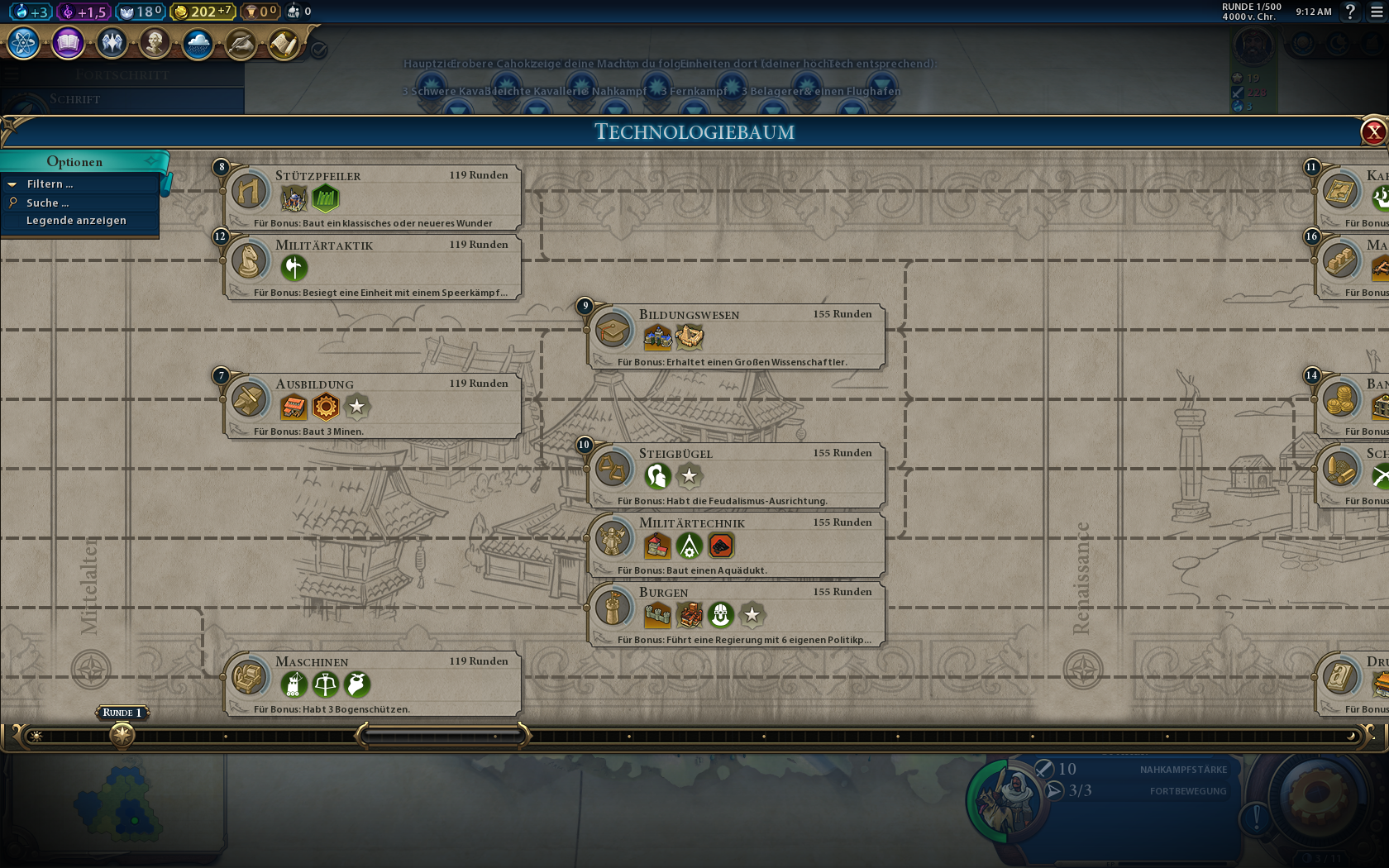The width and height of the screenshot is (1389, 868).
Task: Click the Suche search option
Action: click(x=47, y=203)
